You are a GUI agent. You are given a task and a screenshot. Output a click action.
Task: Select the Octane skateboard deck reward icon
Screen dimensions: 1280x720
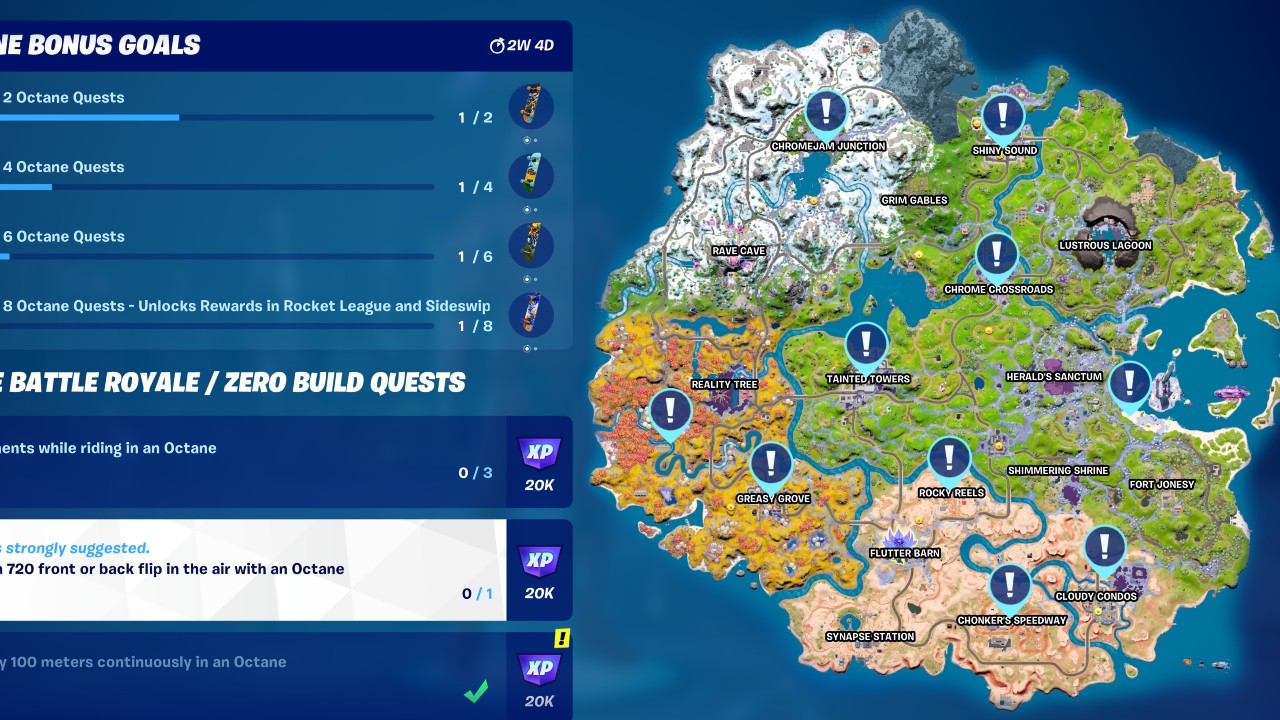point(531,107)
